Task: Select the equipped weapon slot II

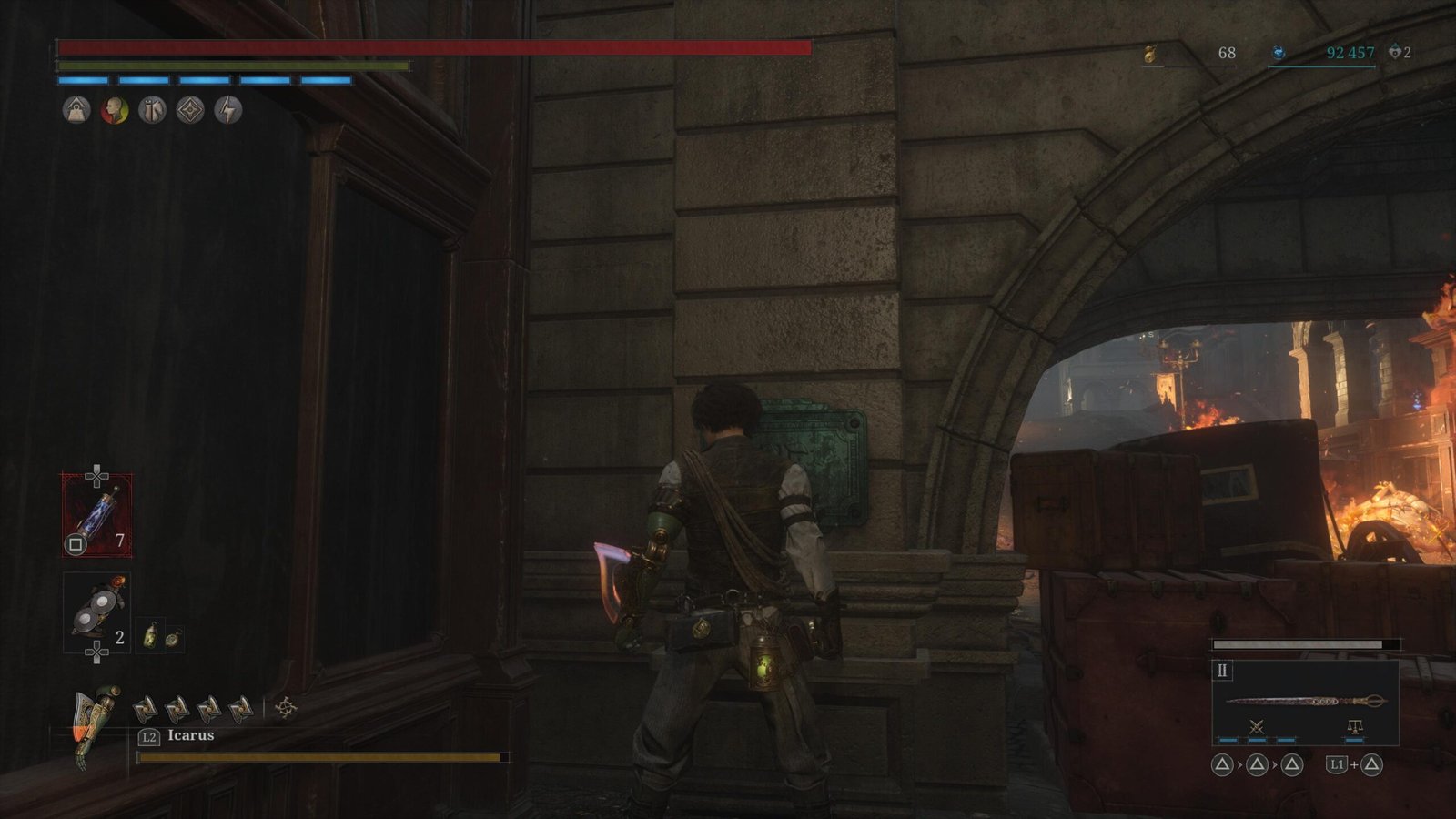Action: point(1305,701)
